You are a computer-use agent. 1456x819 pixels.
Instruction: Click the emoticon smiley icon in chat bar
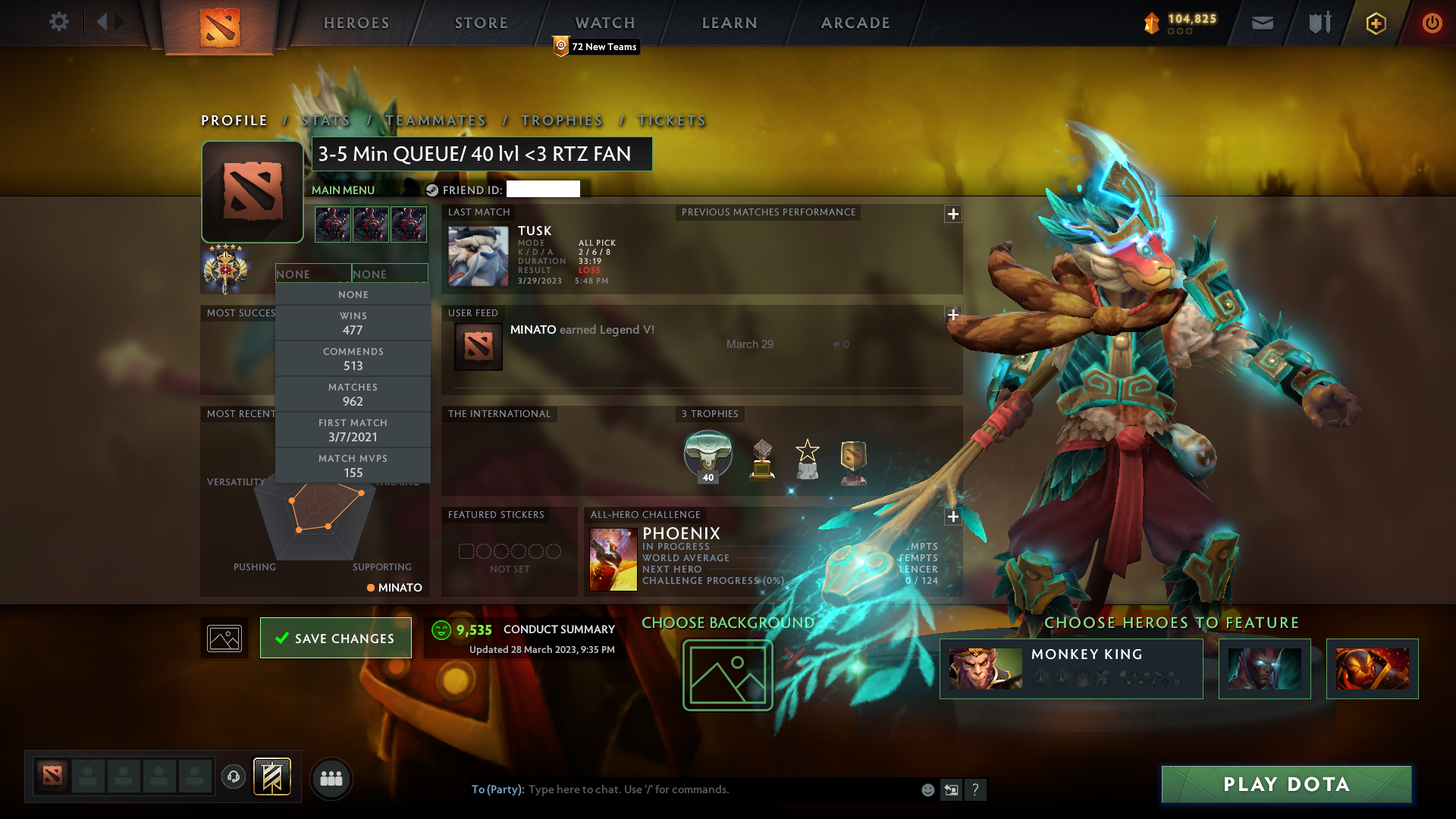click(x=927, y=789)
